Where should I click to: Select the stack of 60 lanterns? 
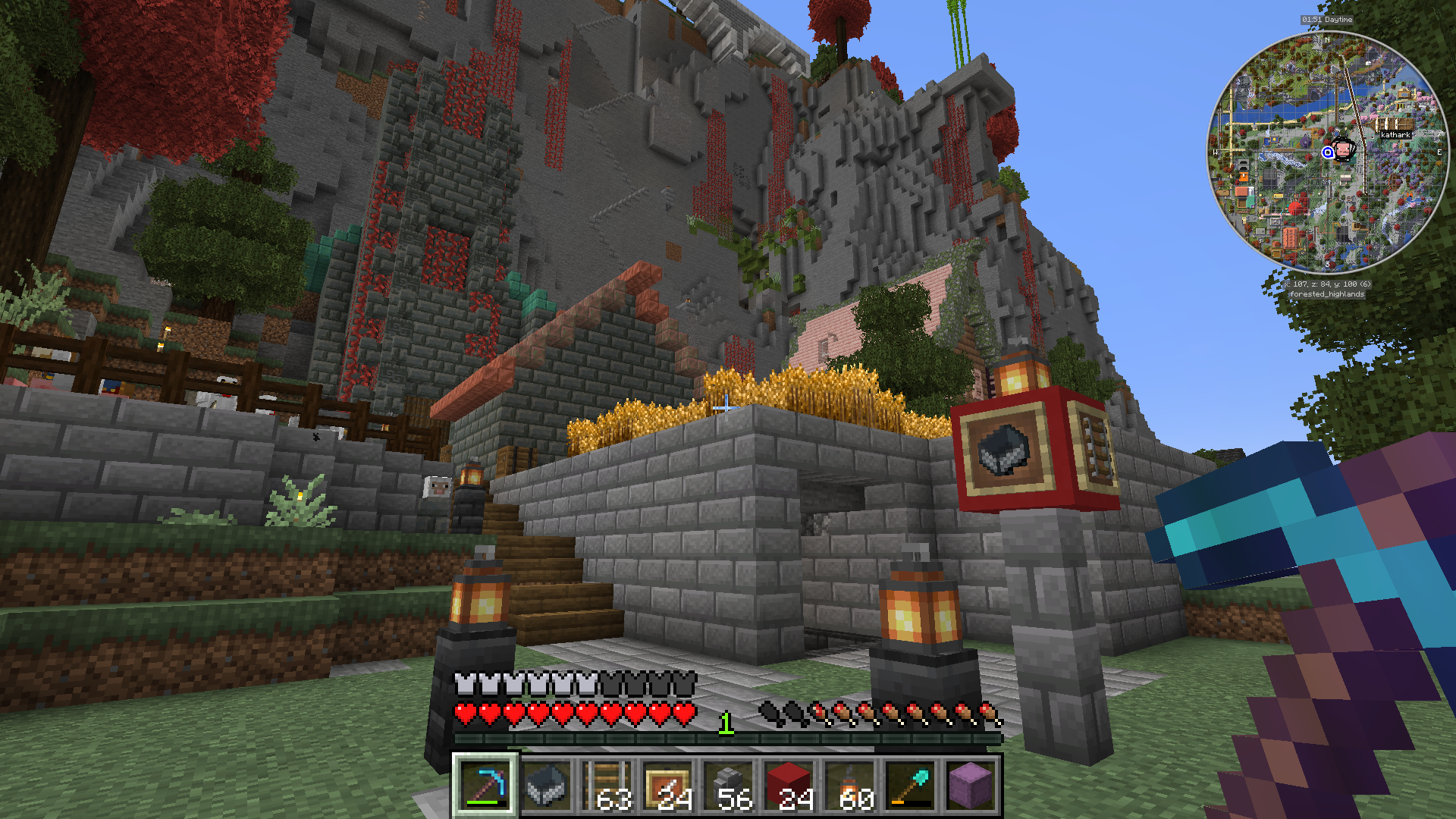(x=849, y=786)
